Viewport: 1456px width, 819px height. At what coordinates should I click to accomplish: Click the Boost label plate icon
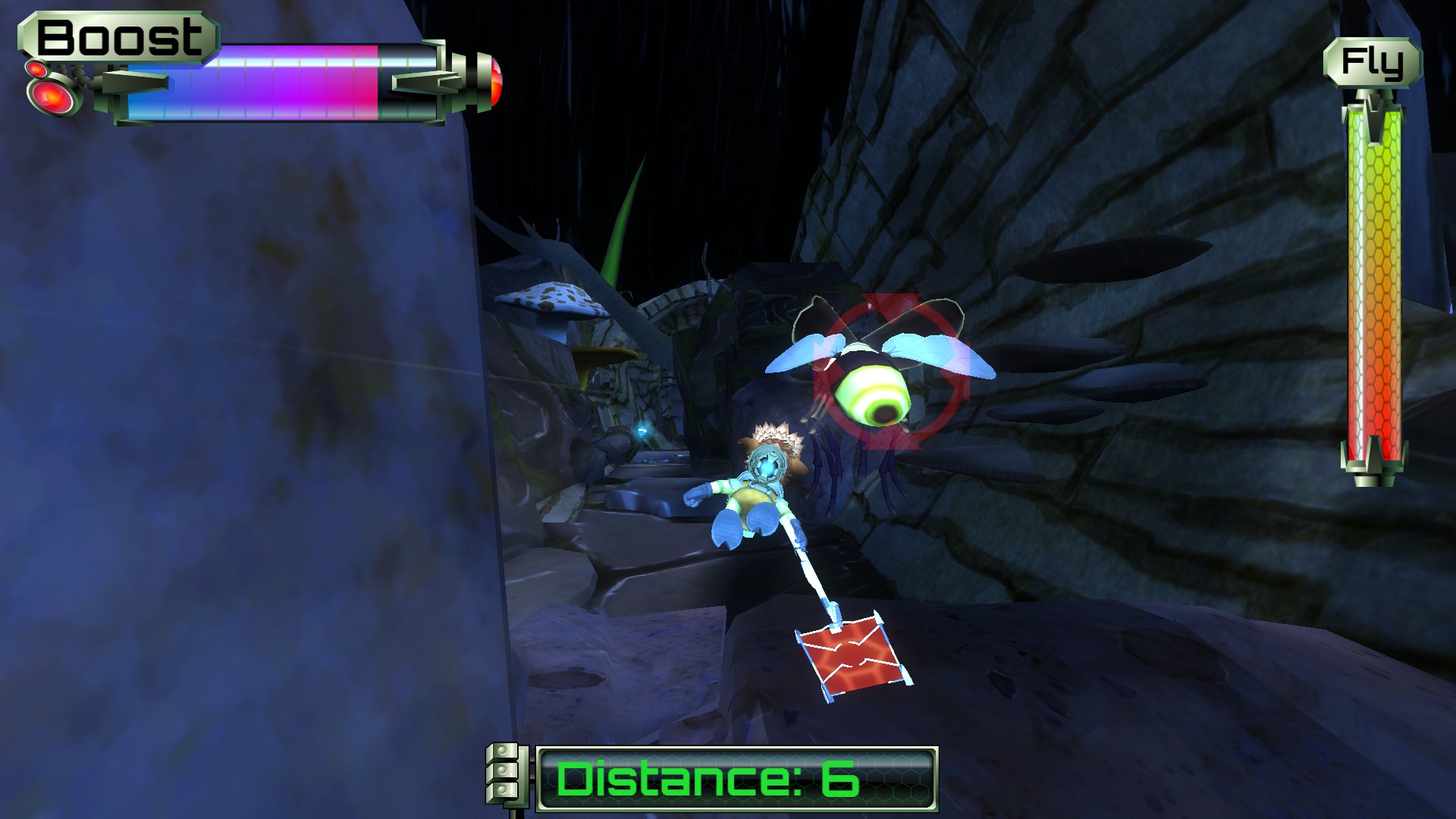[121, 34]
